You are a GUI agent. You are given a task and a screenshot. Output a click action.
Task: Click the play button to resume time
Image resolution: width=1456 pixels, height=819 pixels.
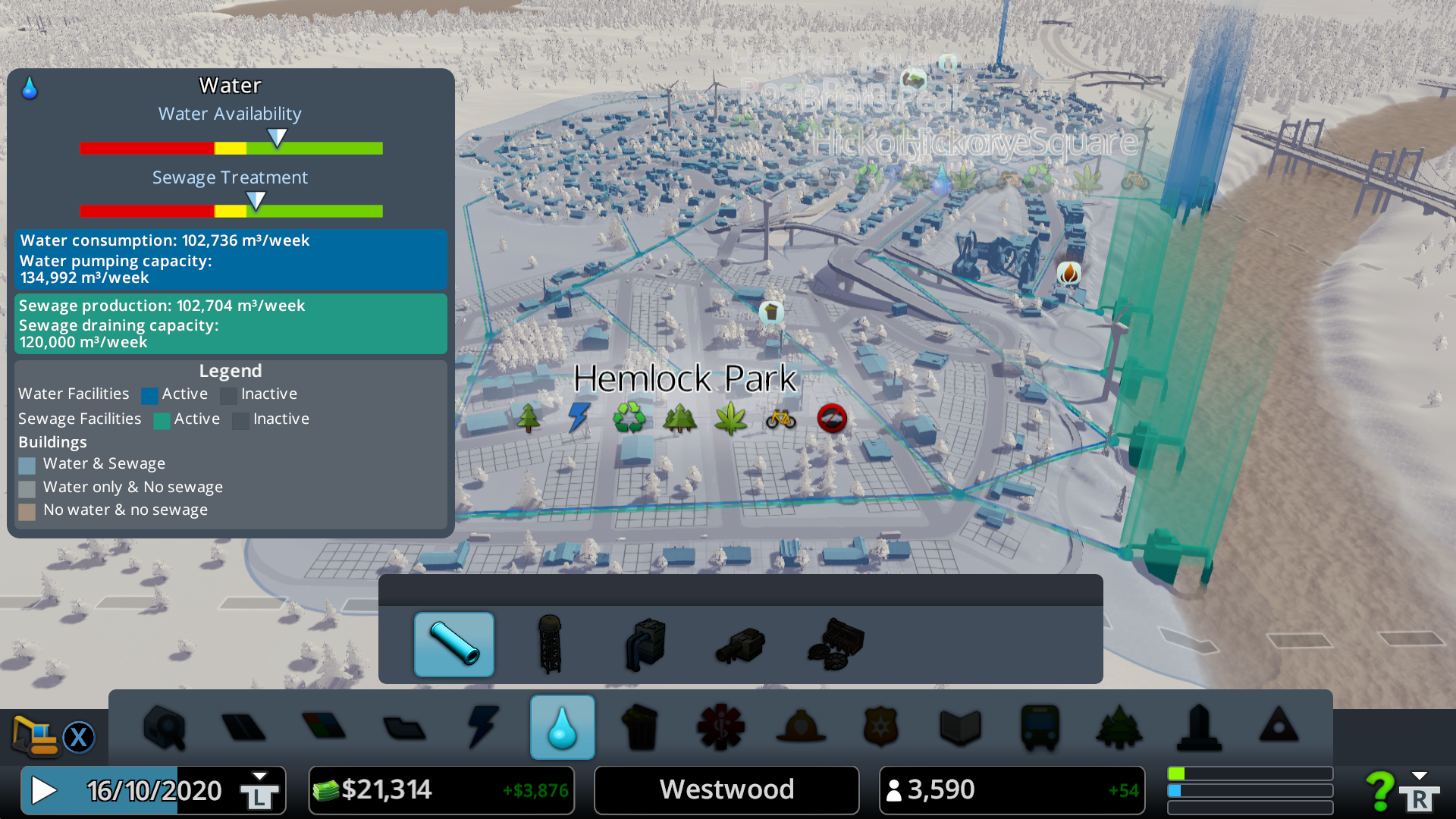pyautogui.click(x=44, y=790)
